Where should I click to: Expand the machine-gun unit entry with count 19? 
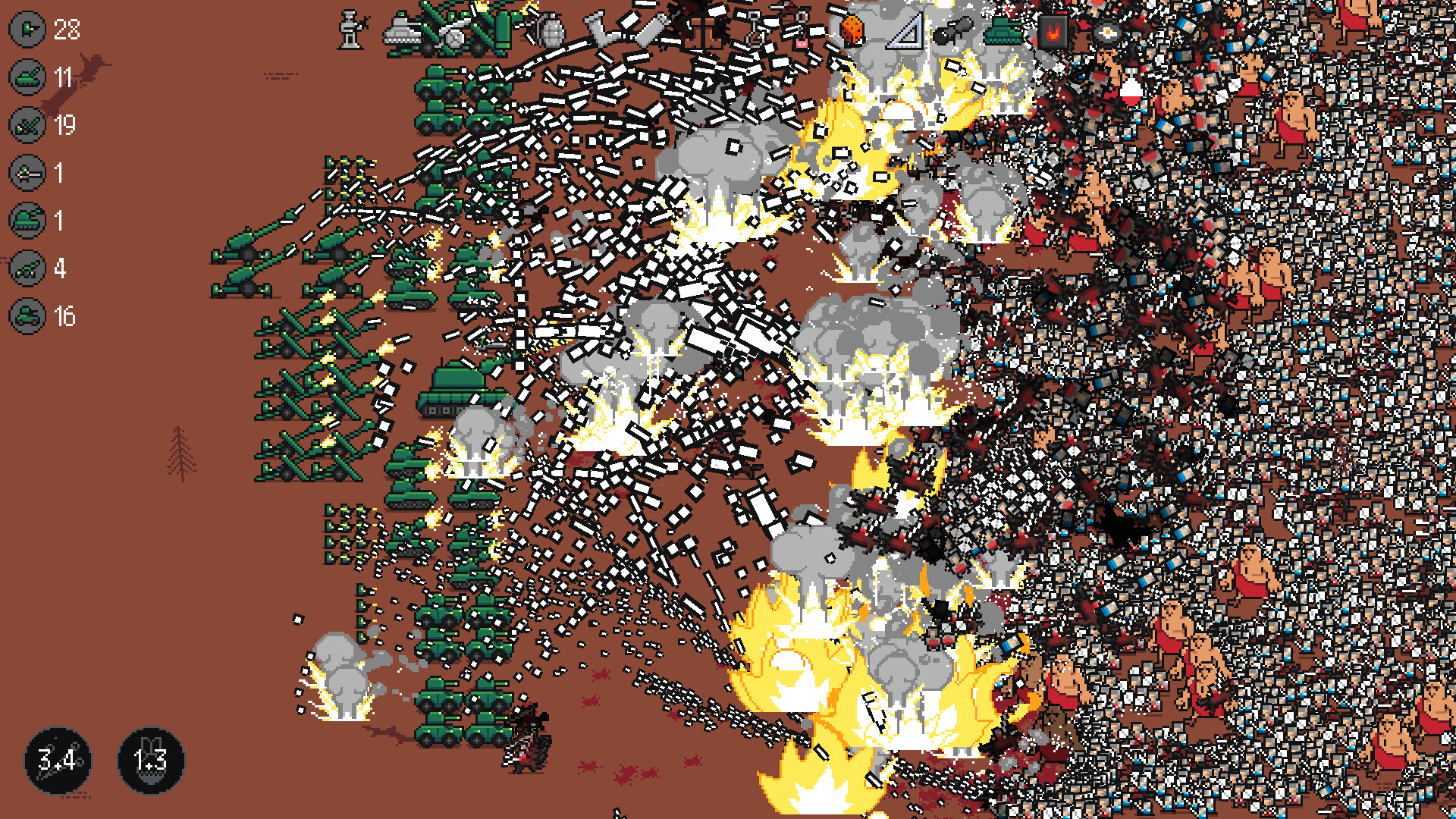[x=28, y=124]
